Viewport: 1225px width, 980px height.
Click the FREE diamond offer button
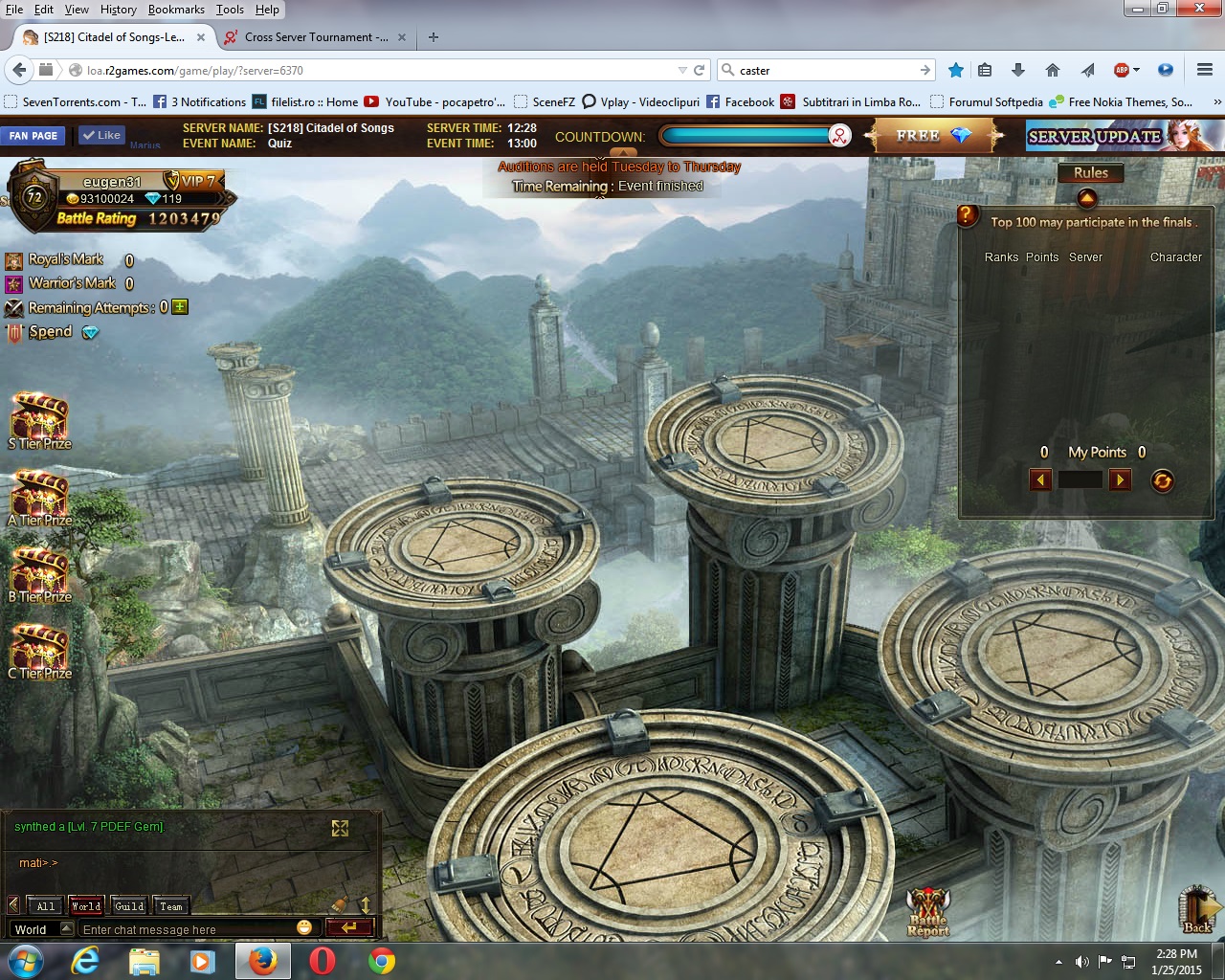click(932, 136)
